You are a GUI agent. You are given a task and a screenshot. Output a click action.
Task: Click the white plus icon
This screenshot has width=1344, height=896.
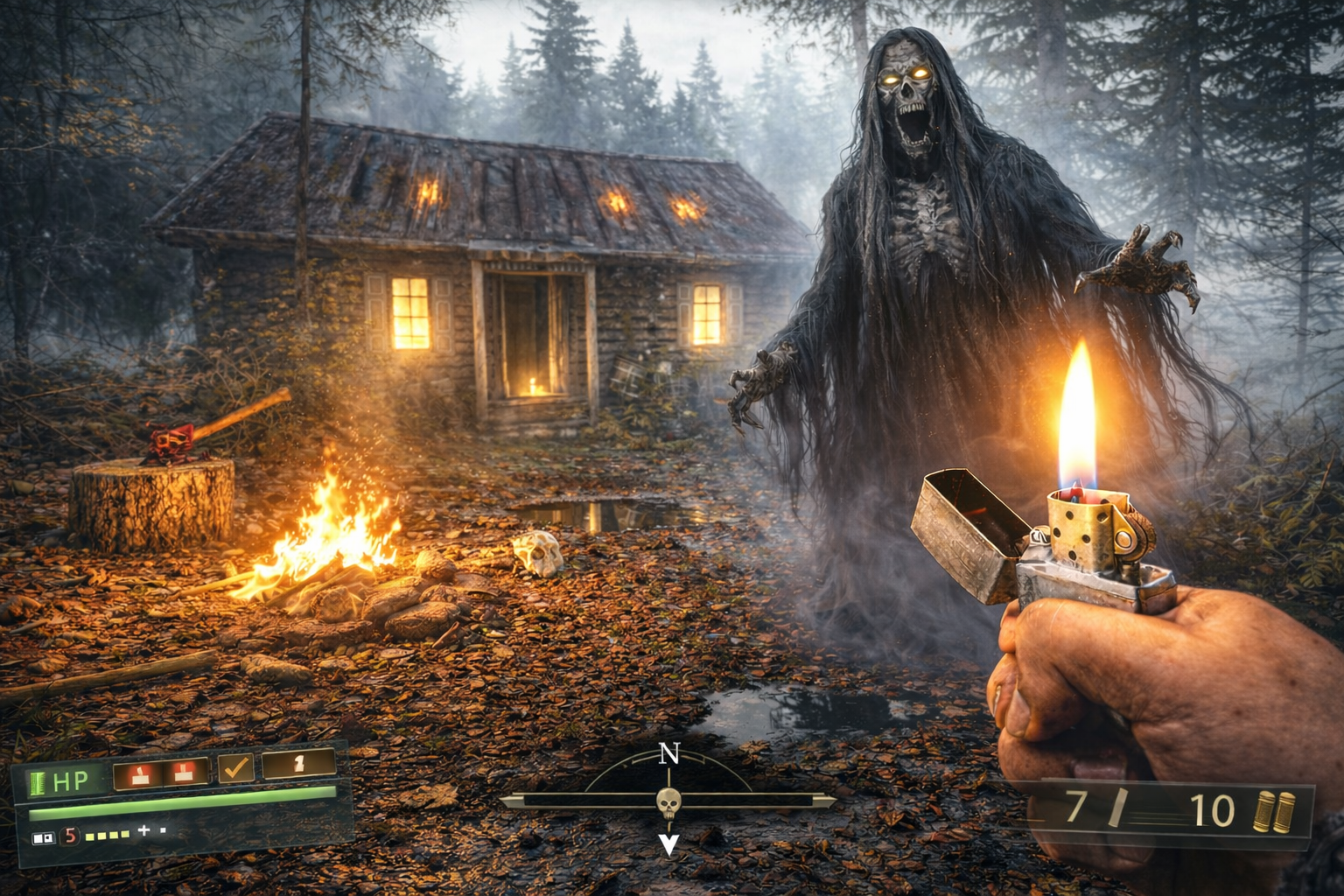(143, 830)
